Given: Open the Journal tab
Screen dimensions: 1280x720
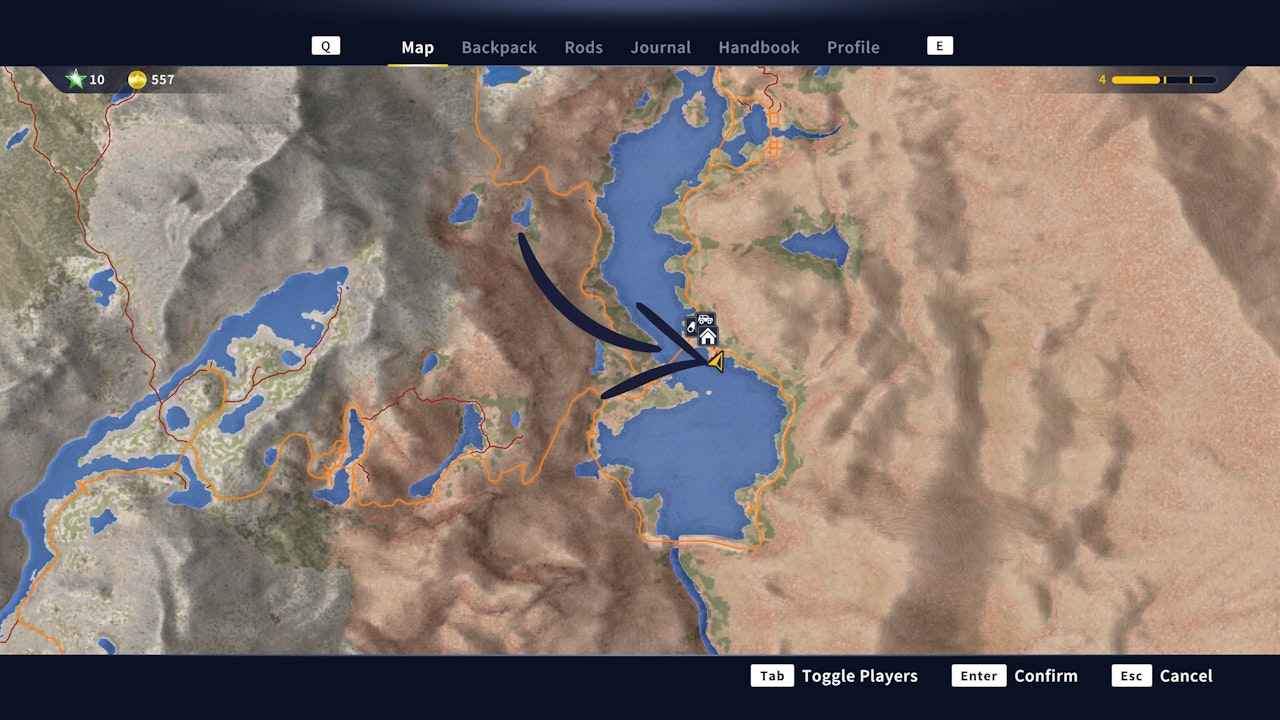Looking at the screenshot, I should [x=660, y=47].
